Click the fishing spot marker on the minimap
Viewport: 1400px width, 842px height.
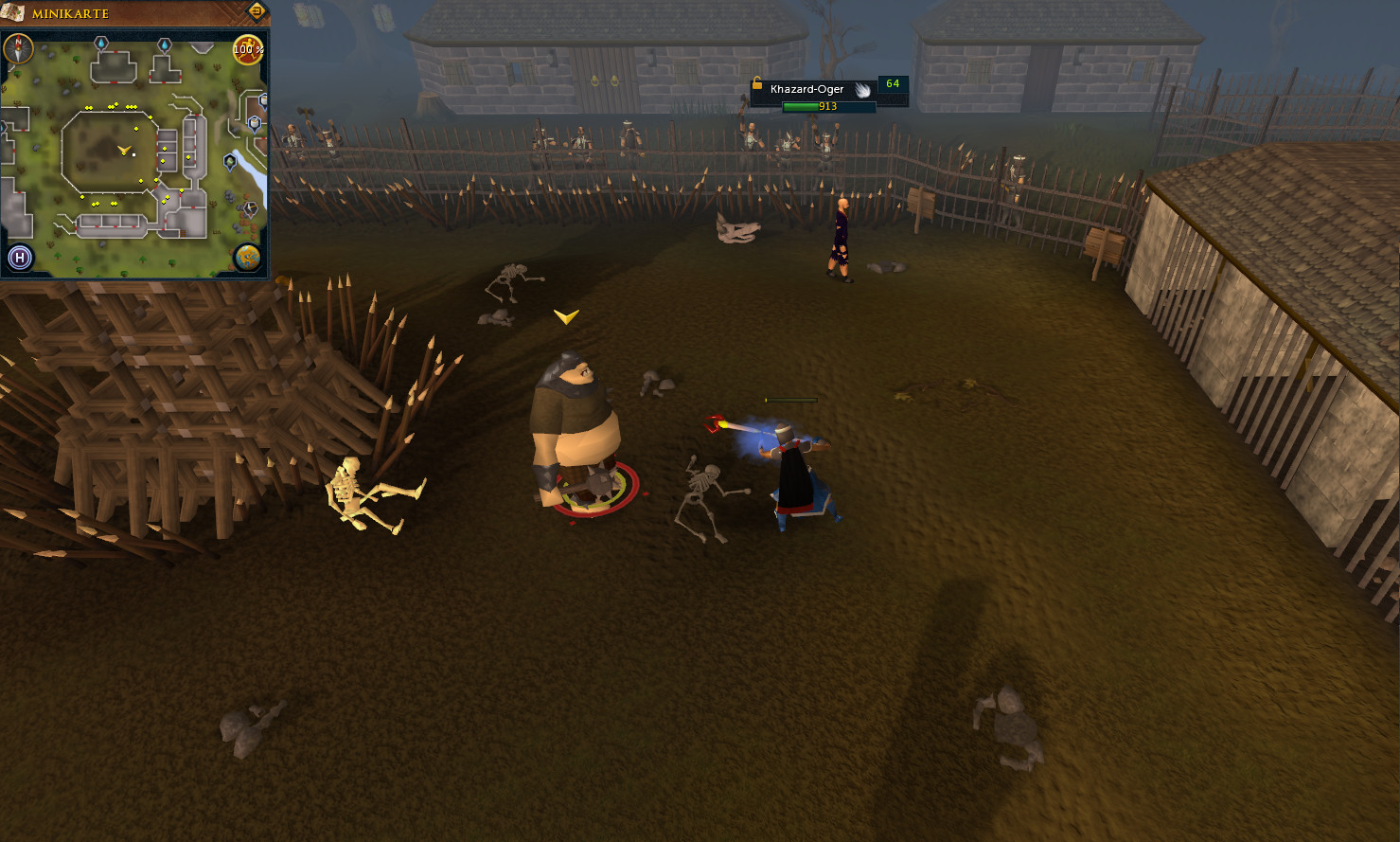pos(230,162)
